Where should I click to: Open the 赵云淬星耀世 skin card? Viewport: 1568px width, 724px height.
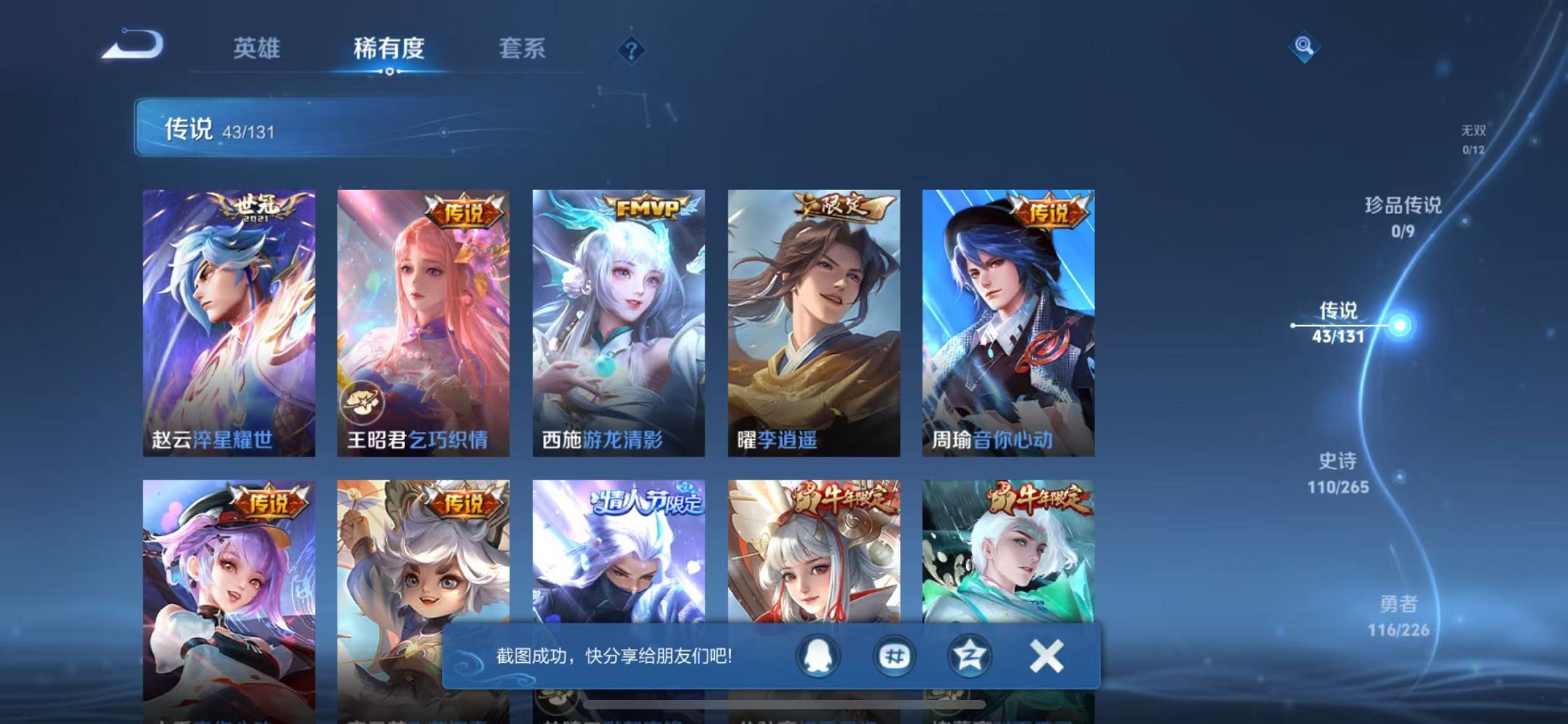(229, 320)
